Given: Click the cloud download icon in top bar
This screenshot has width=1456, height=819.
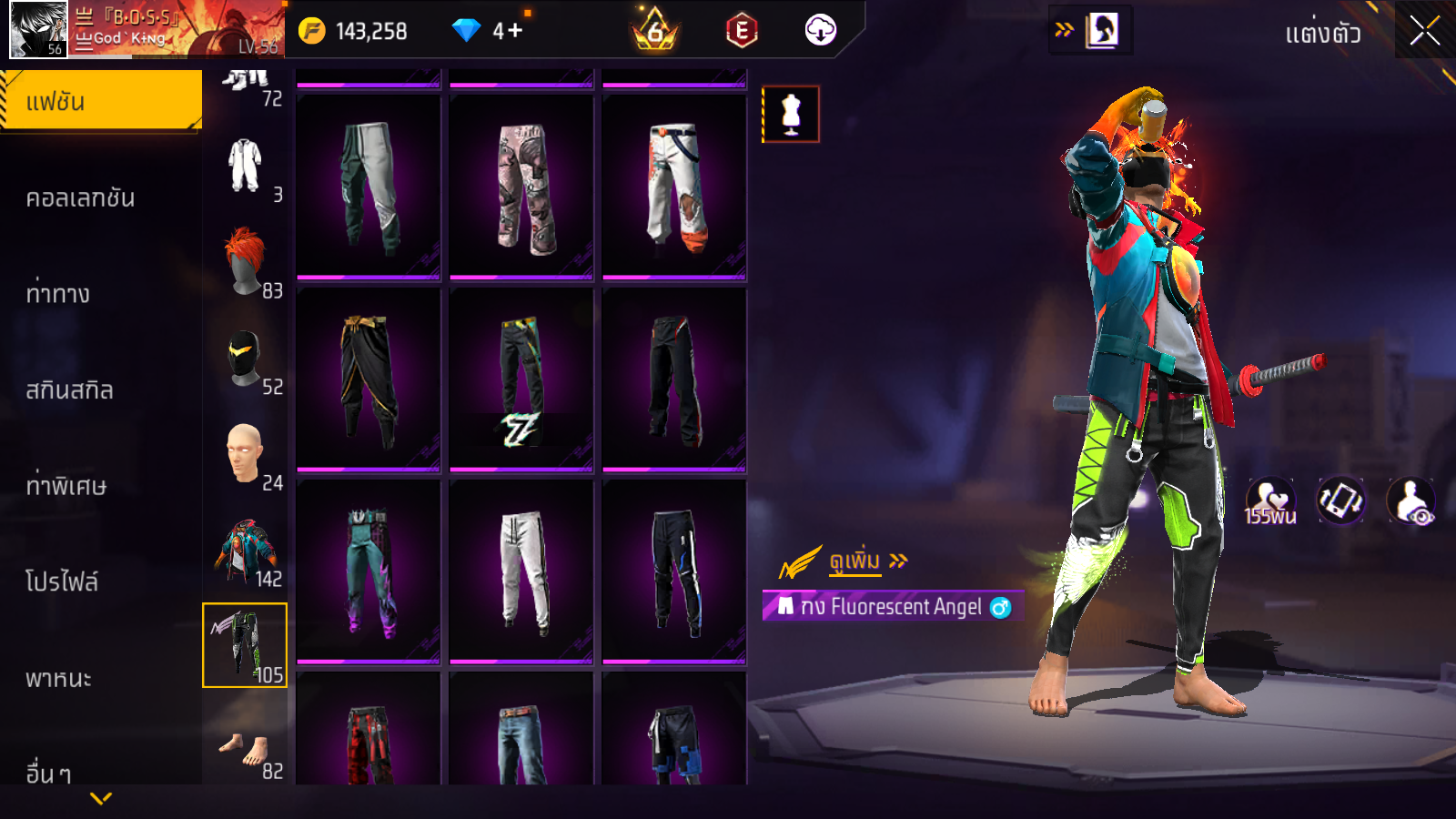Looking at the screenshot, I should (820, 31).
